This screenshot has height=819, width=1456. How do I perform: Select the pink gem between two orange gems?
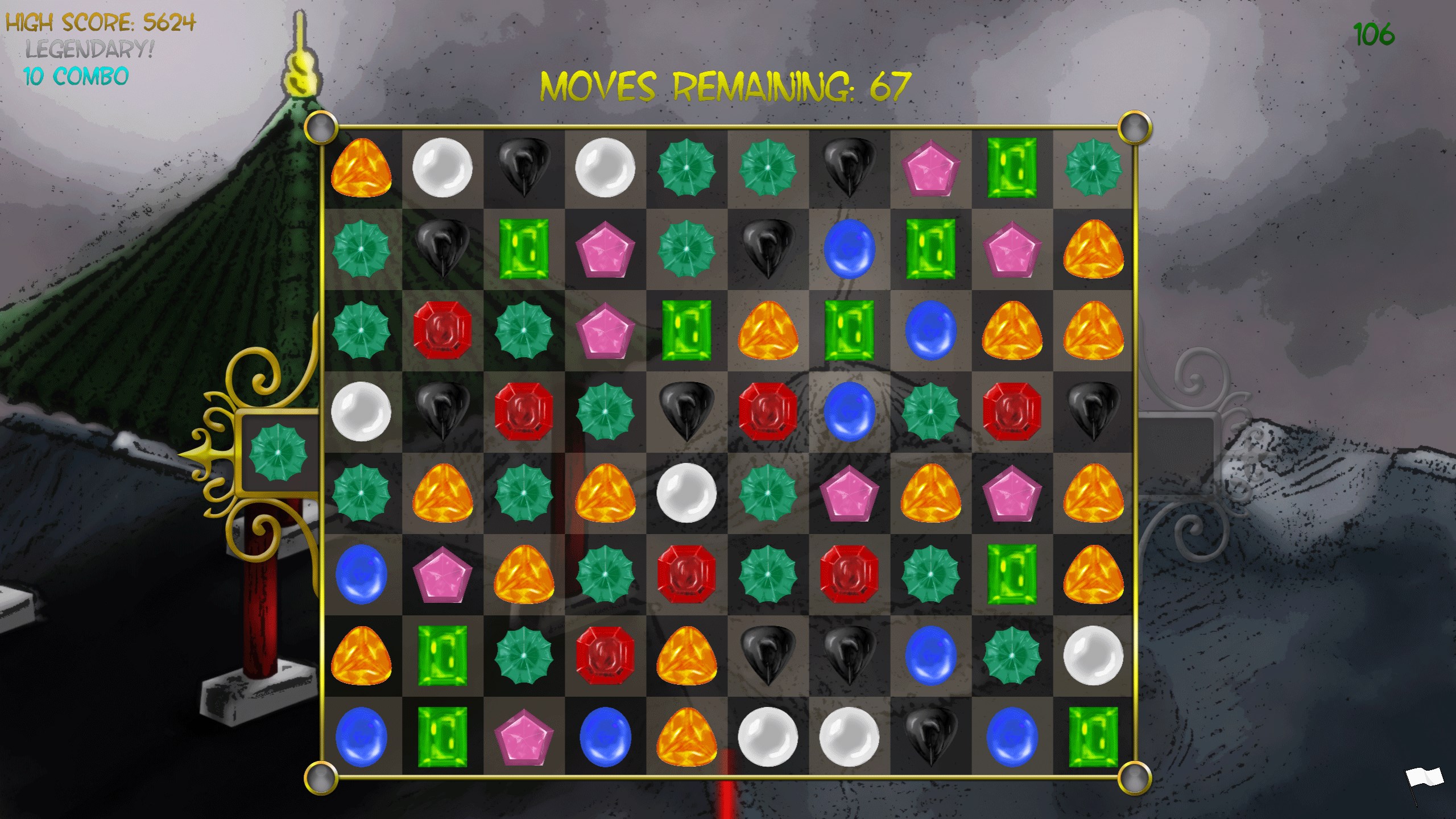point(1011,493)
